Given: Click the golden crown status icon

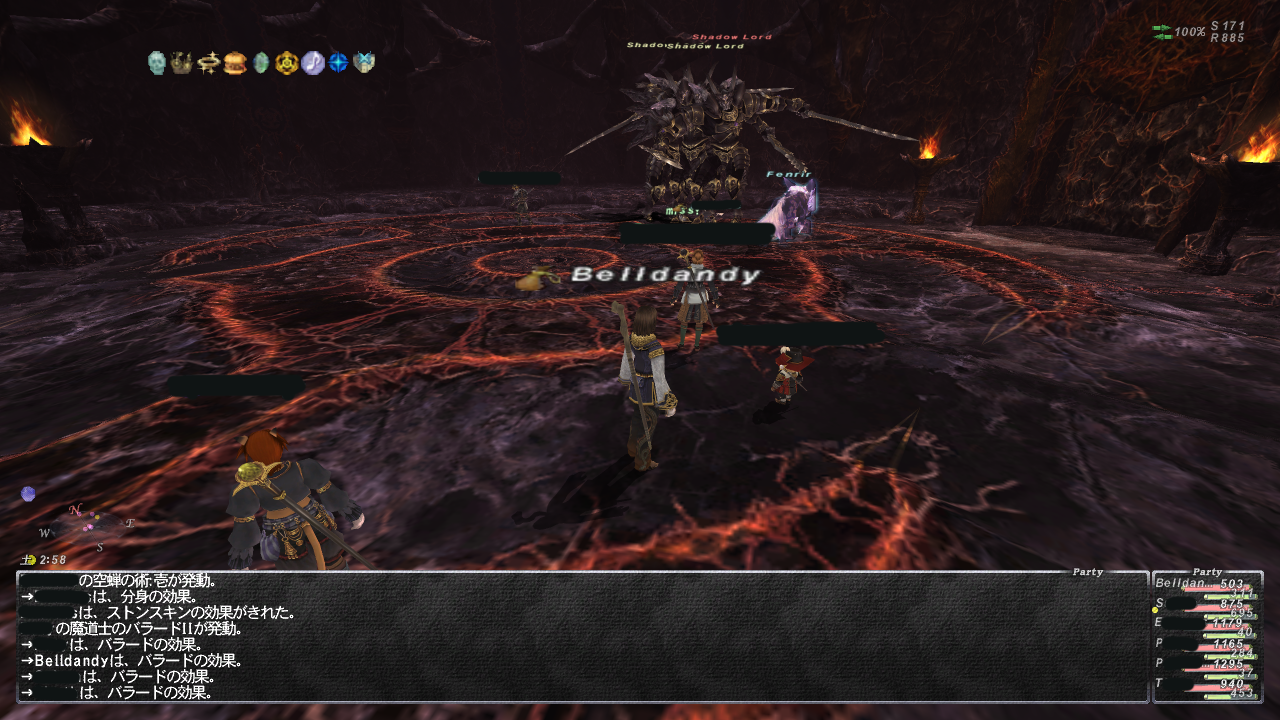Looking at the screenshot, I should point(182,63).
